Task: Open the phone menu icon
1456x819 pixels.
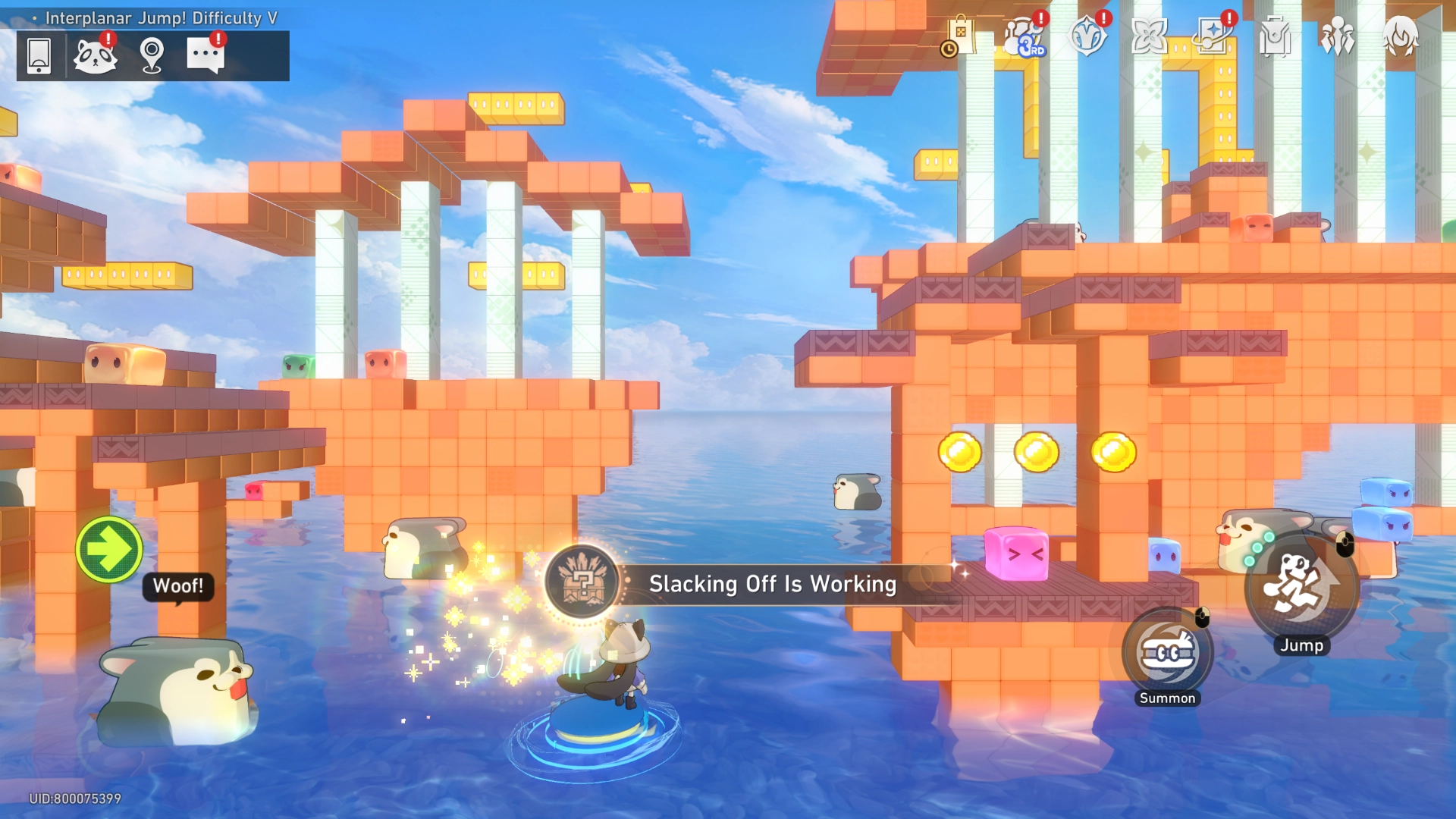Action: click(39, 56)
